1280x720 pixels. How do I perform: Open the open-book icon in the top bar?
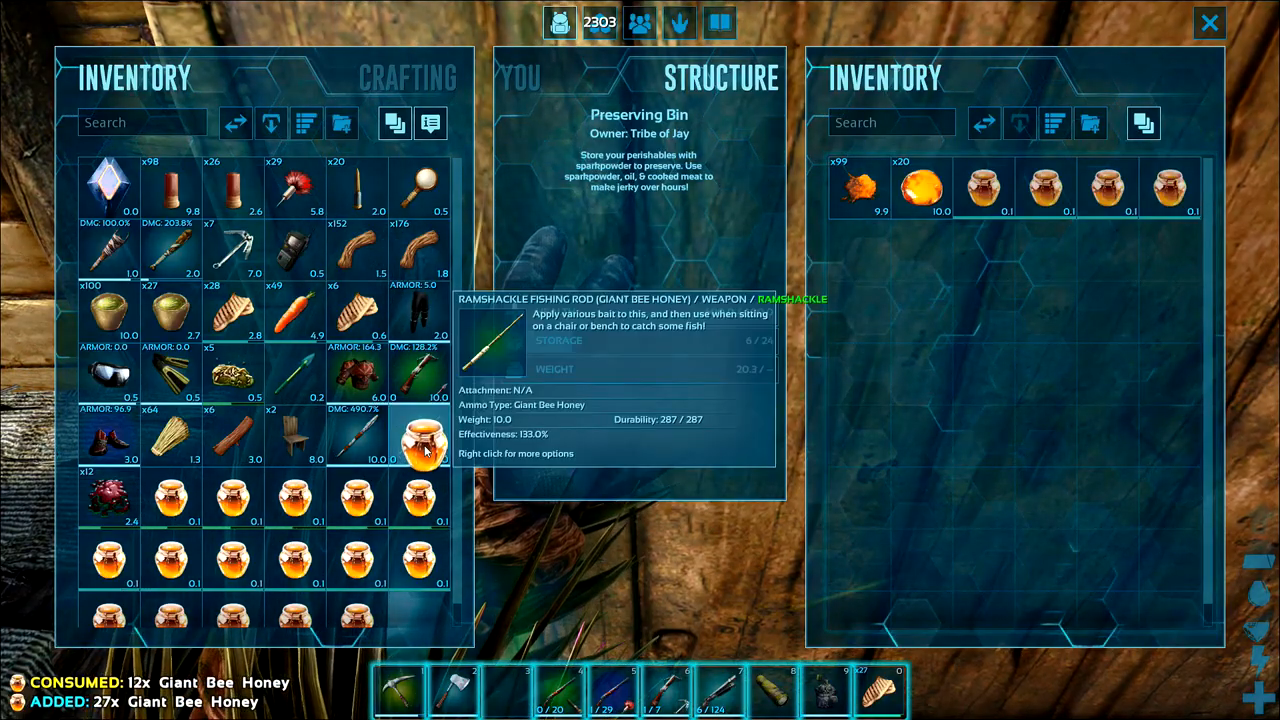coord(719,23)
